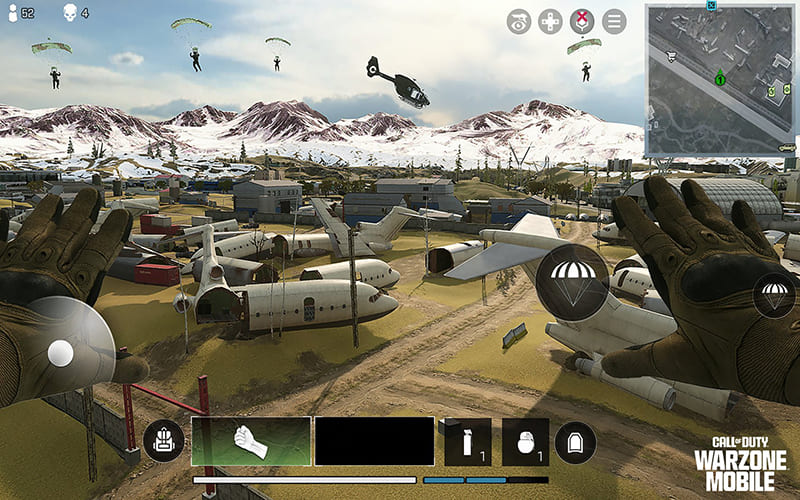Screen dimensions: 800x500
Task: Use the lethal frag grenade slot
Action: point(525,441)
